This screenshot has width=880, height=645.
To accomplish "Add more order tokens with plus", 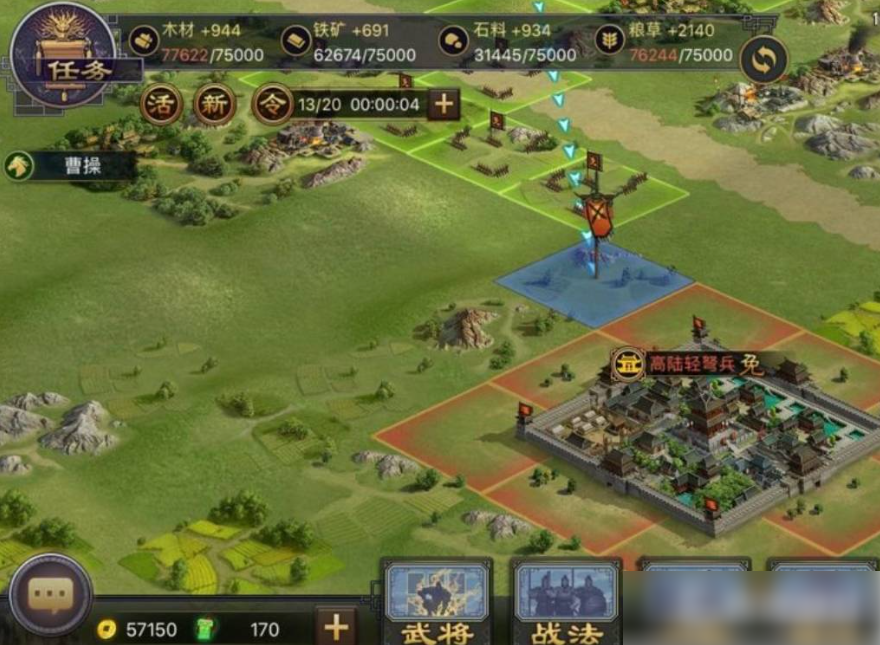I will [443, 104].
